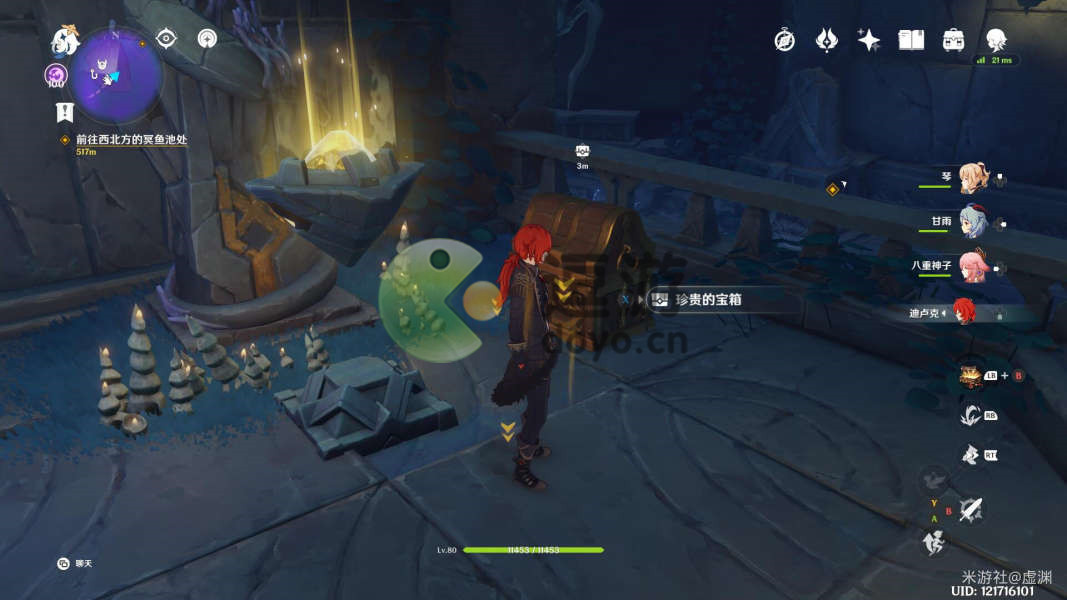The image size is (1067, 600).
Task: Open the circular purple minimap
Action: [117, 74]
